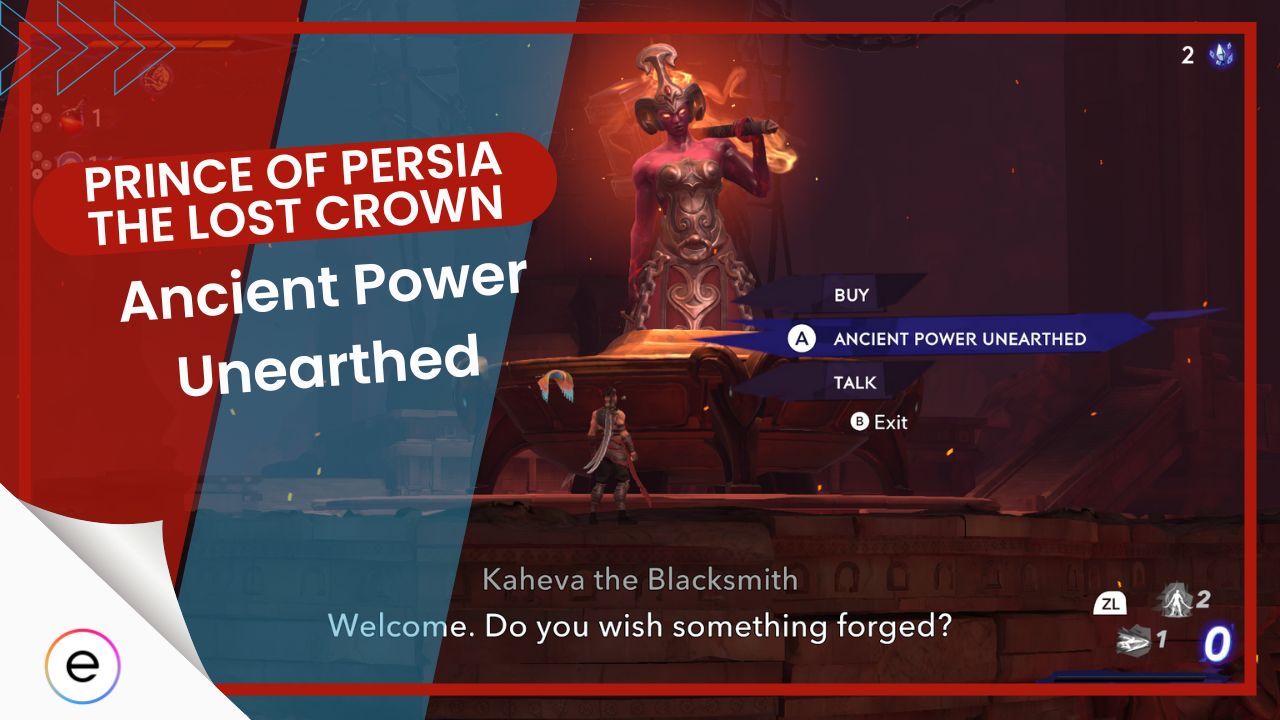Click the amulet medallion icon top-left
The width and height of the screenshot is (1280, 720).
(x=156, y=78)
